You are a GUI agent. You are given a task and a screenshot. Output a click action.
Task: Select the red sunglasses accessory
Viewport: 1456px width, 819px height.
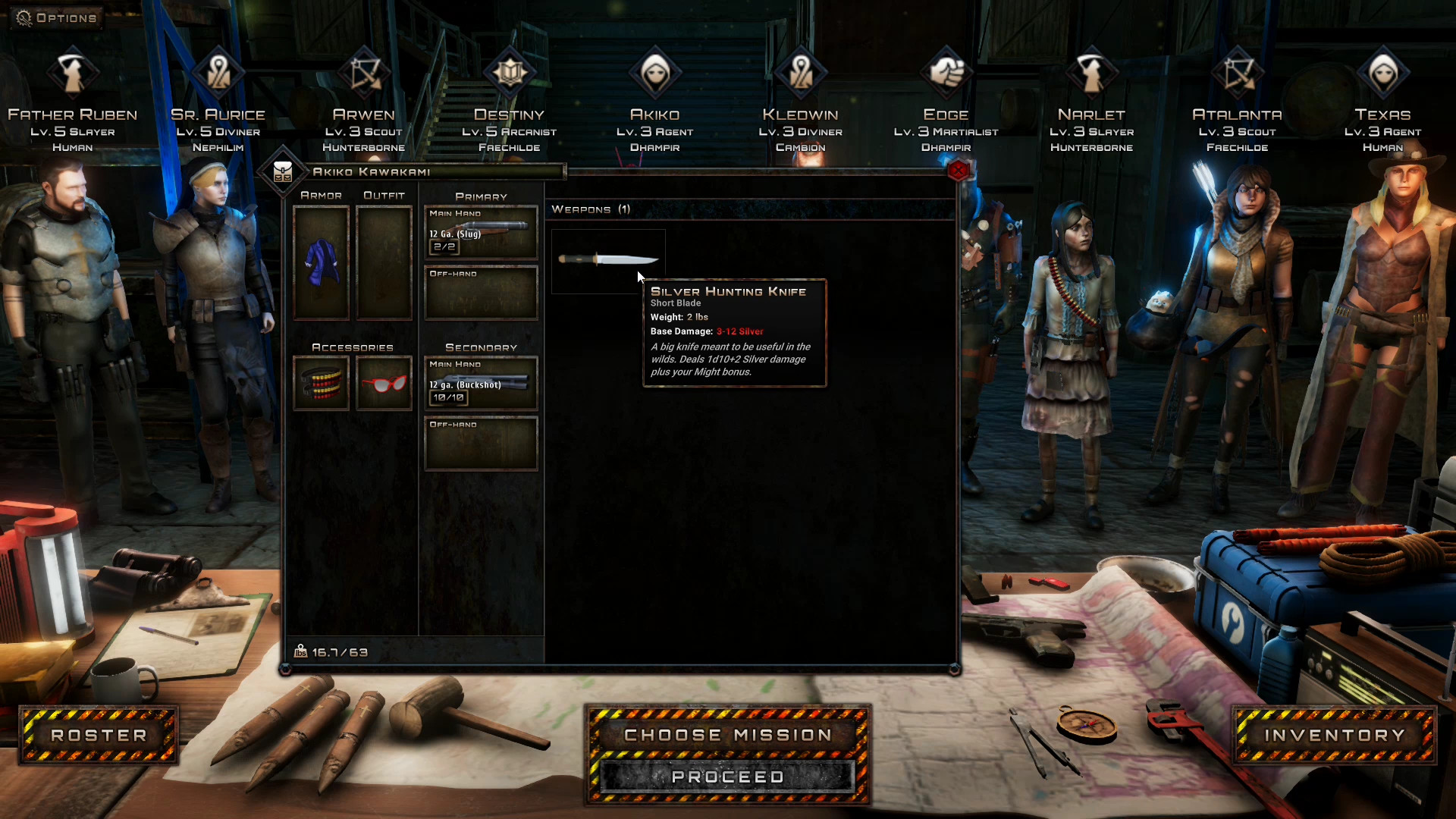click(x=384, y=383)
